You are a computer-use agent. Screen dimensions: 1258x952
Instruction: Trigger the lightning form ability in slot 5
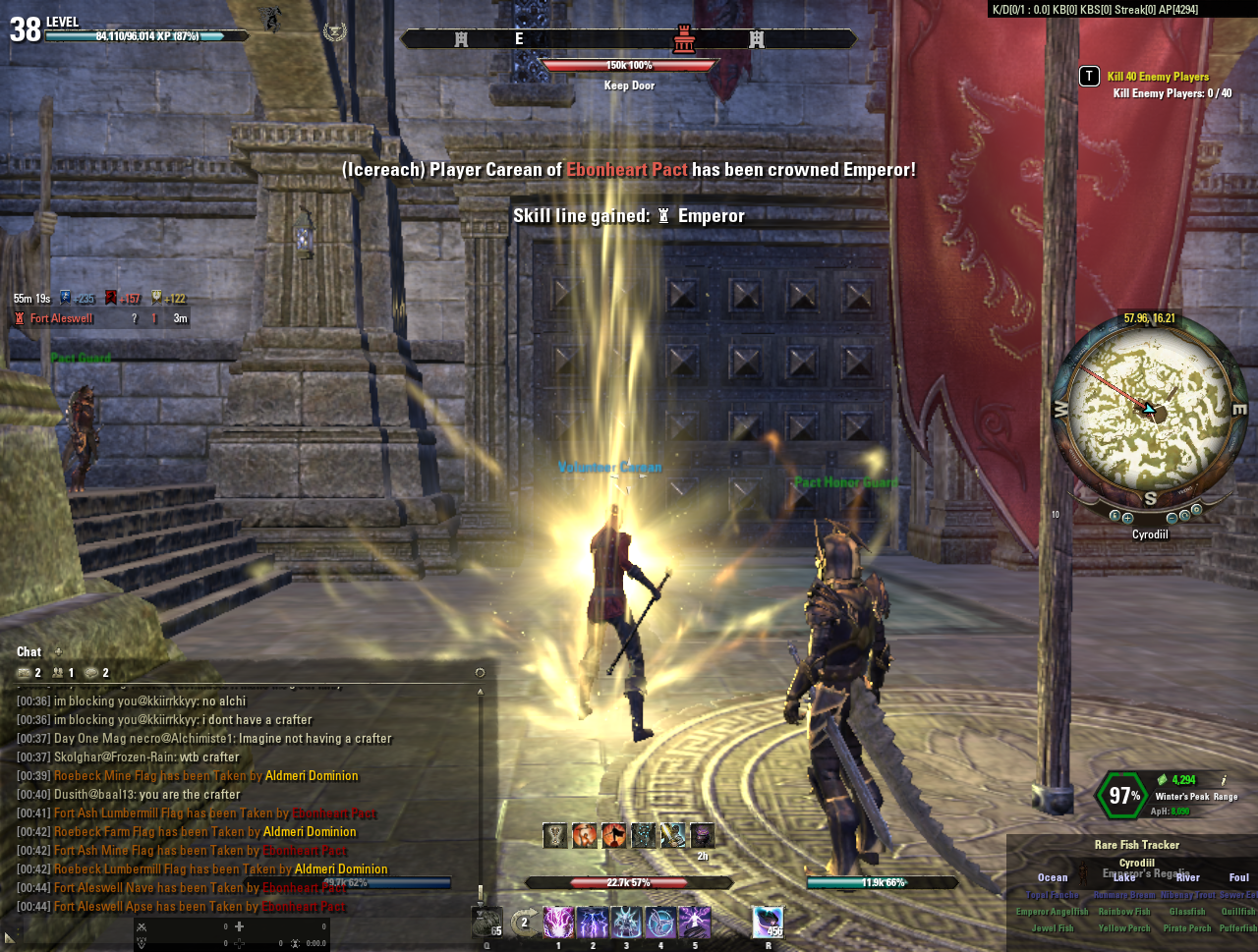point(695,923)
